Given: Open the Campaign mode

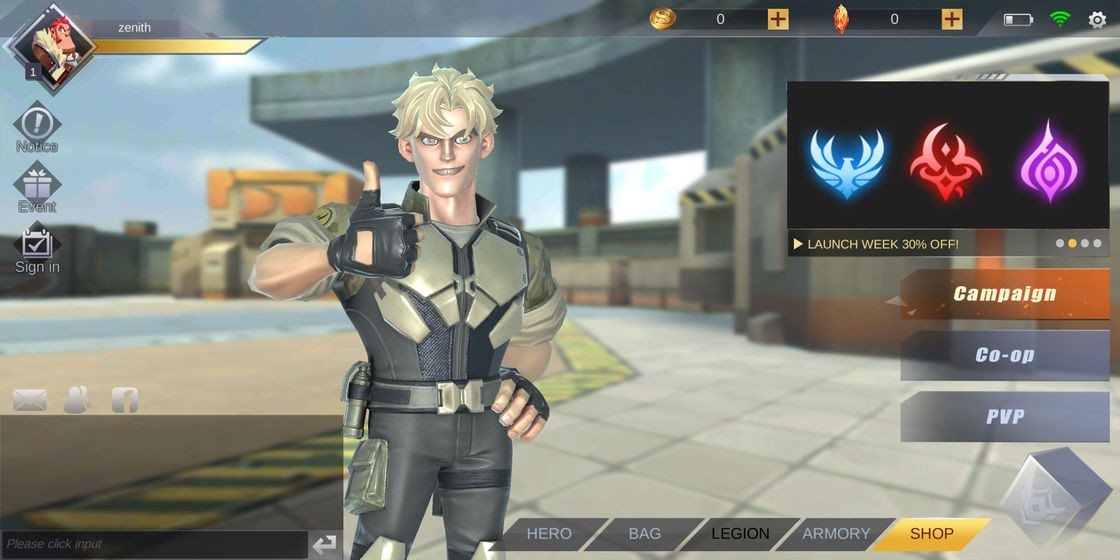Looking at the screenshot, I should [1004, 294].
